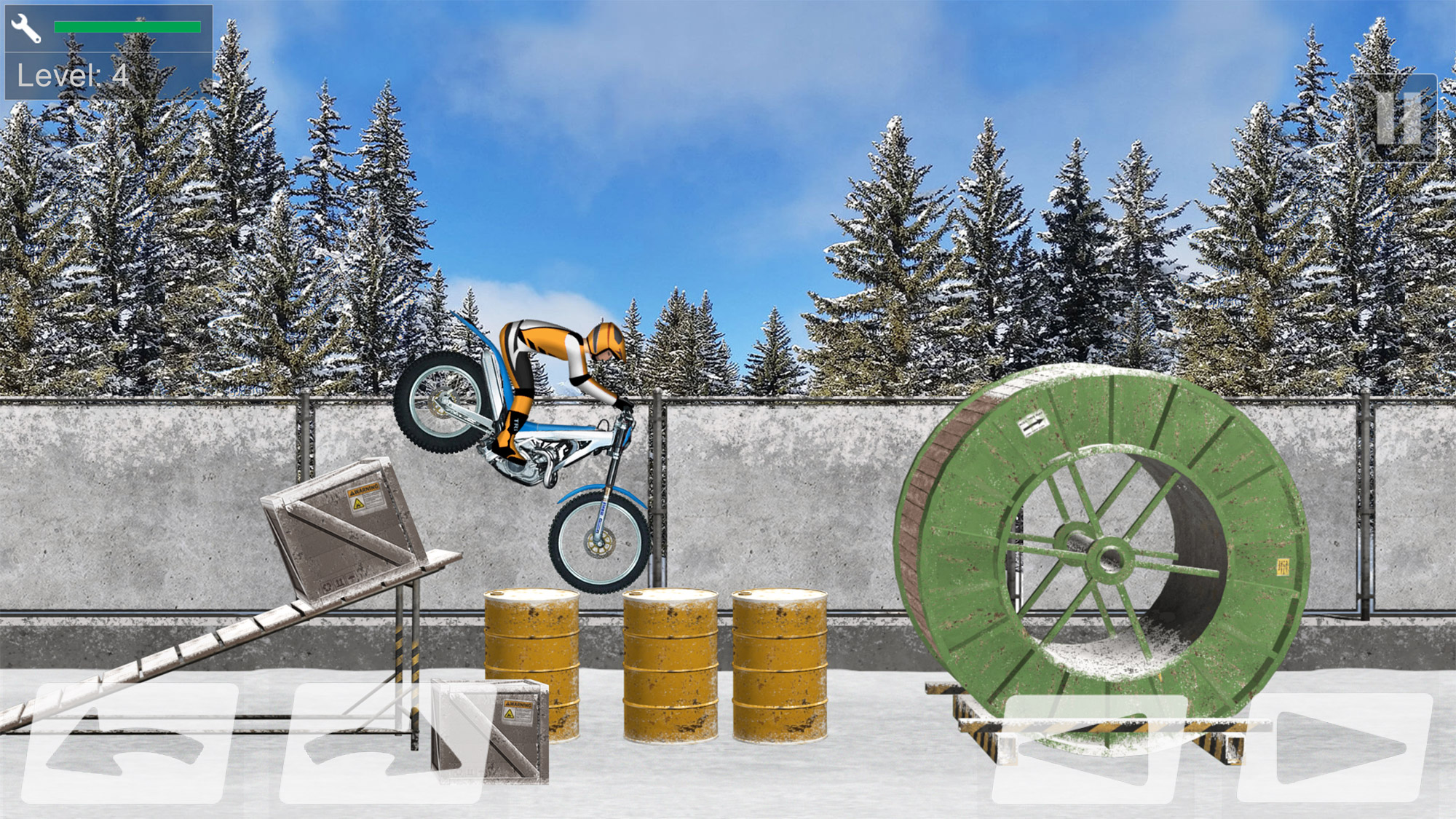Image resolution: width=1456 pixels, height=819 pixels.
Task: Click the top-left HUD panel
Action: (x=109, y=51)
